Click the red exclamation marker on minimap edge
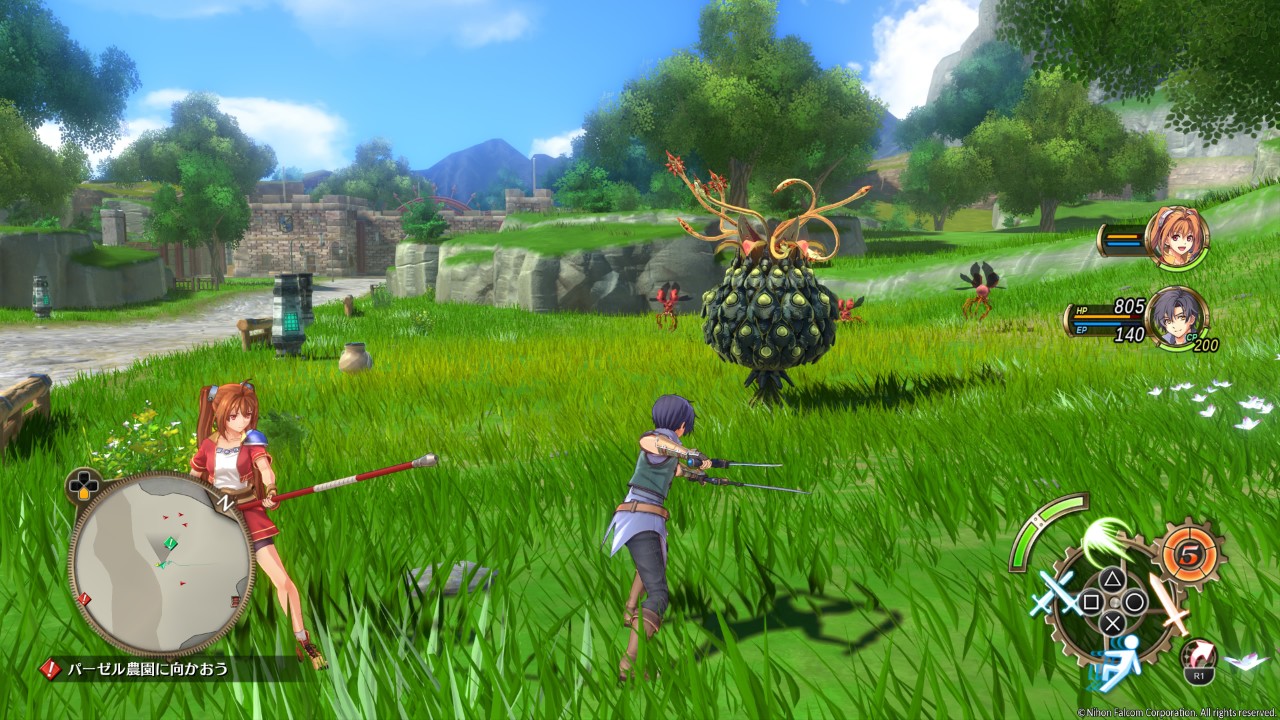This screenshot has width=1280, height=720. click(84, 599)
